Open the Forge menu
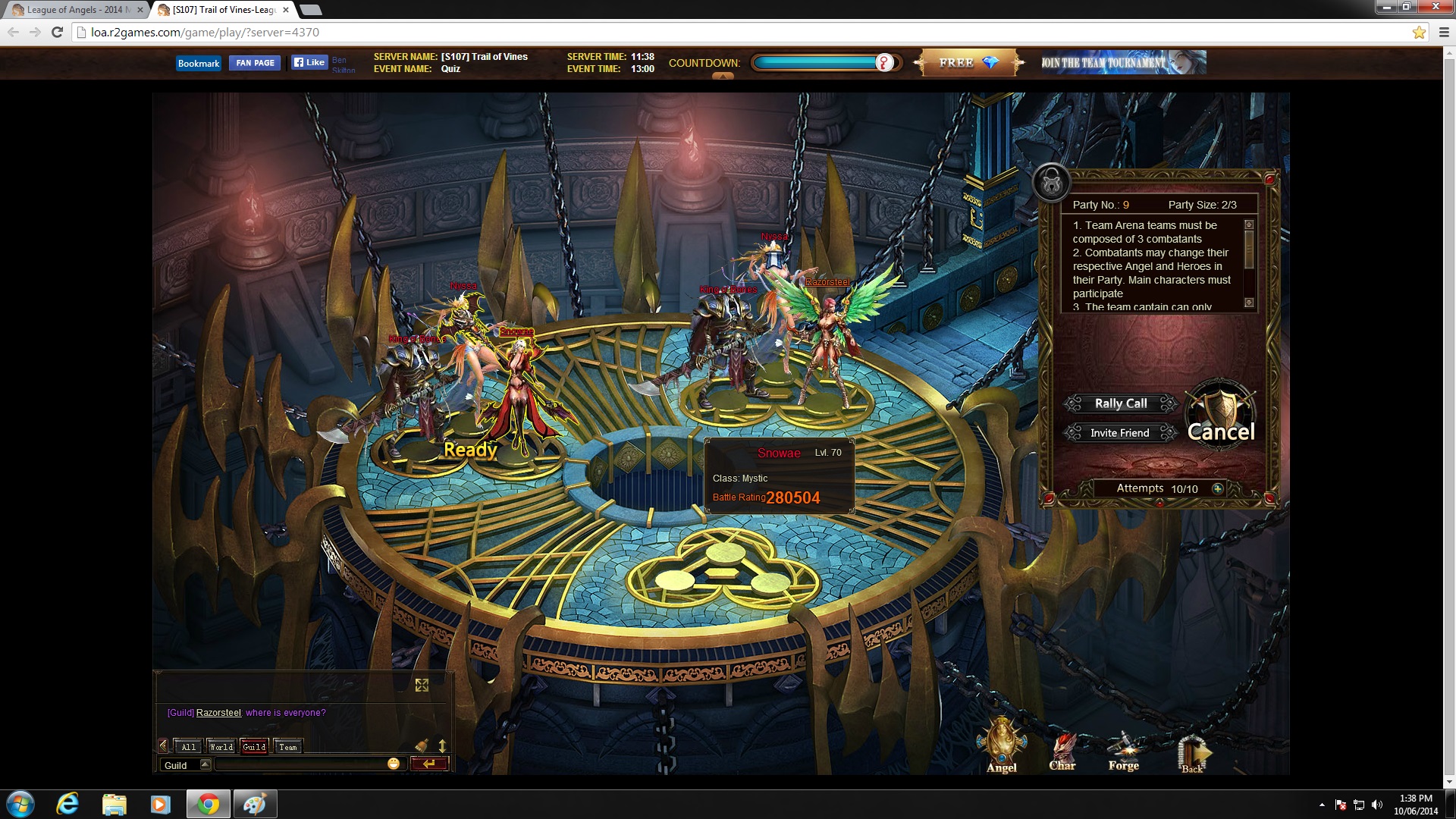This screenshot has height=819, width=1456. 1123,751
